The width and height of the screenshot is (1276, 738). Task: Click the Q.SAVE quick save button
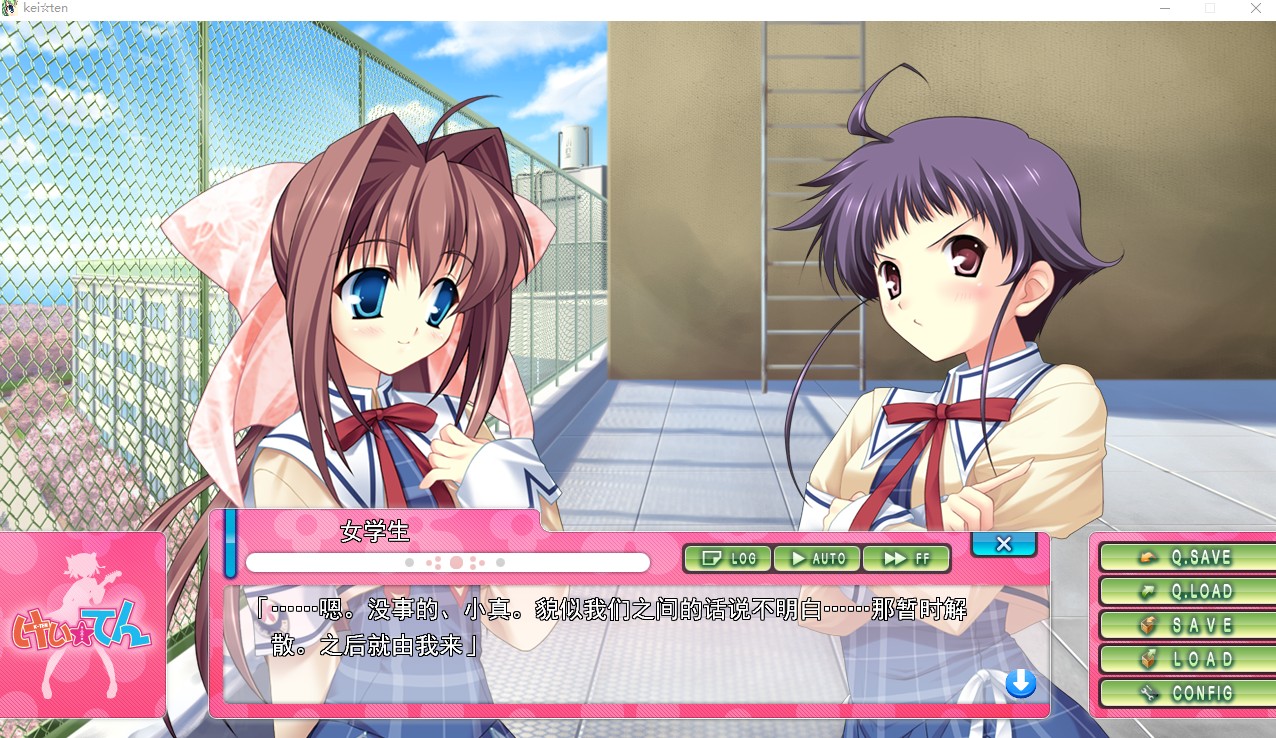coord(1186,557)
